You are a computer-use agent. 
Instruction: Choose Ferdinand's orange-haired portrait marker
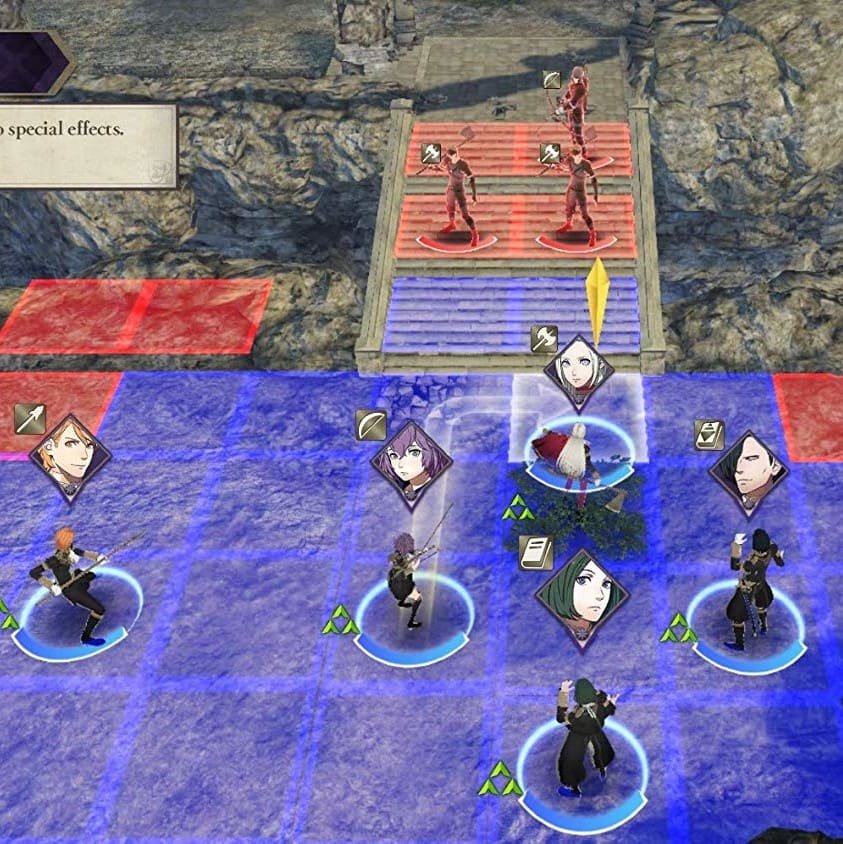coord(69,457)
